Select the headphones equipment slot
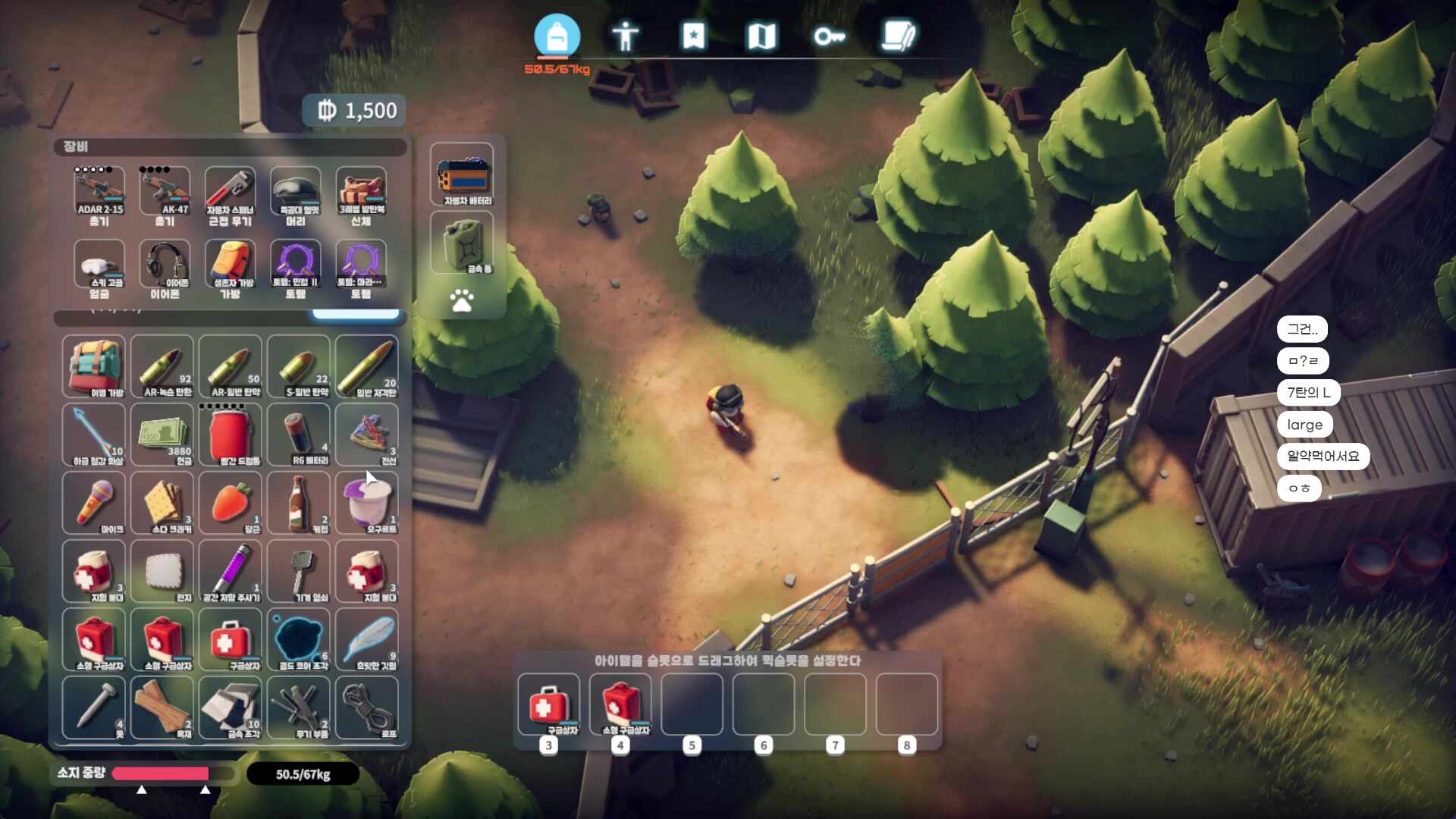Screen dimensions: 1456x819 click(x=165, y=268)
